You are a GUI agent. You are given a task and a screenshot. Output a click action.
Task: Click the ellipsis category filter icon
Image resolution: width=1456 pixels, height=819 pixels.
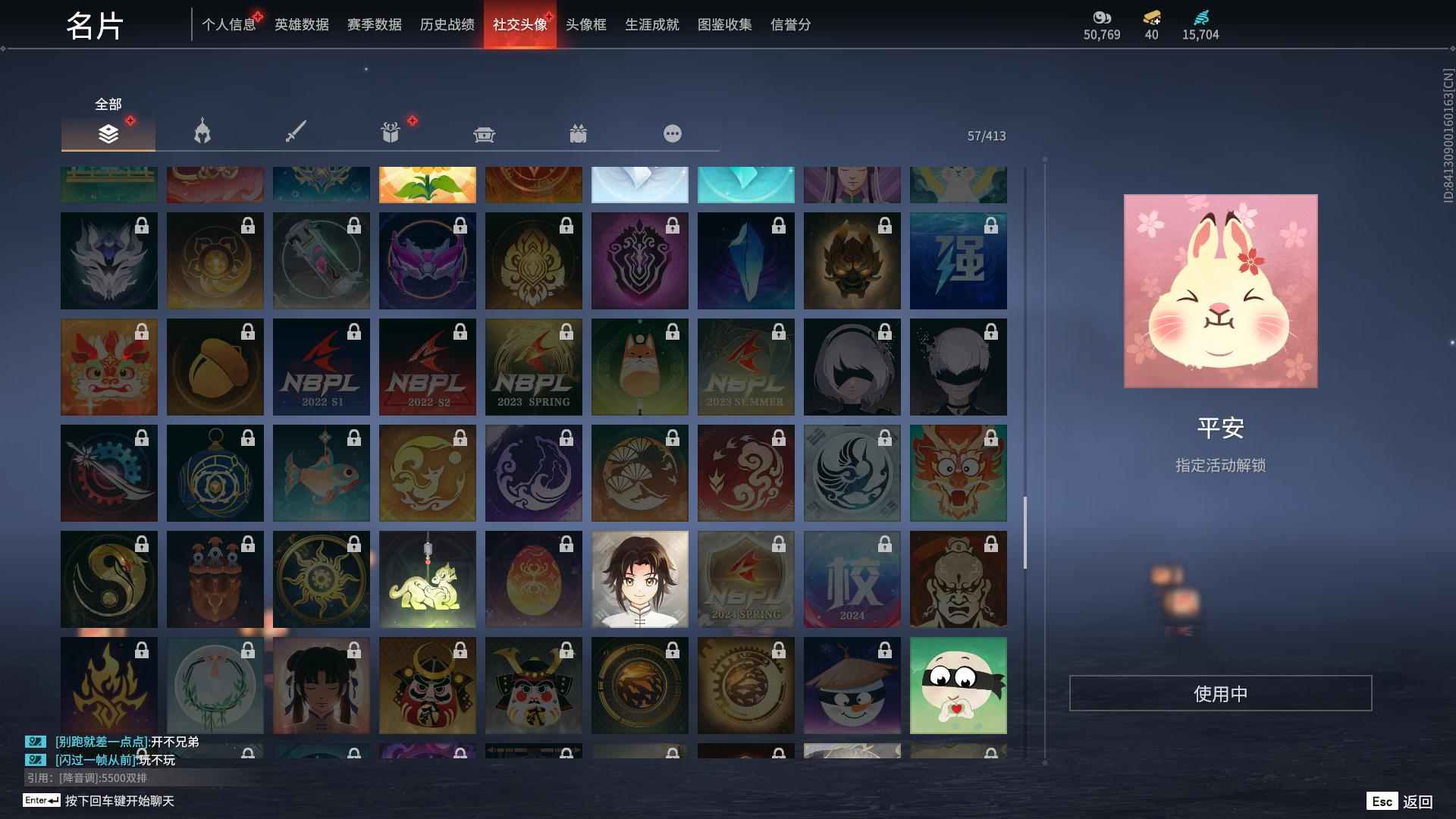tap(673, 133)
